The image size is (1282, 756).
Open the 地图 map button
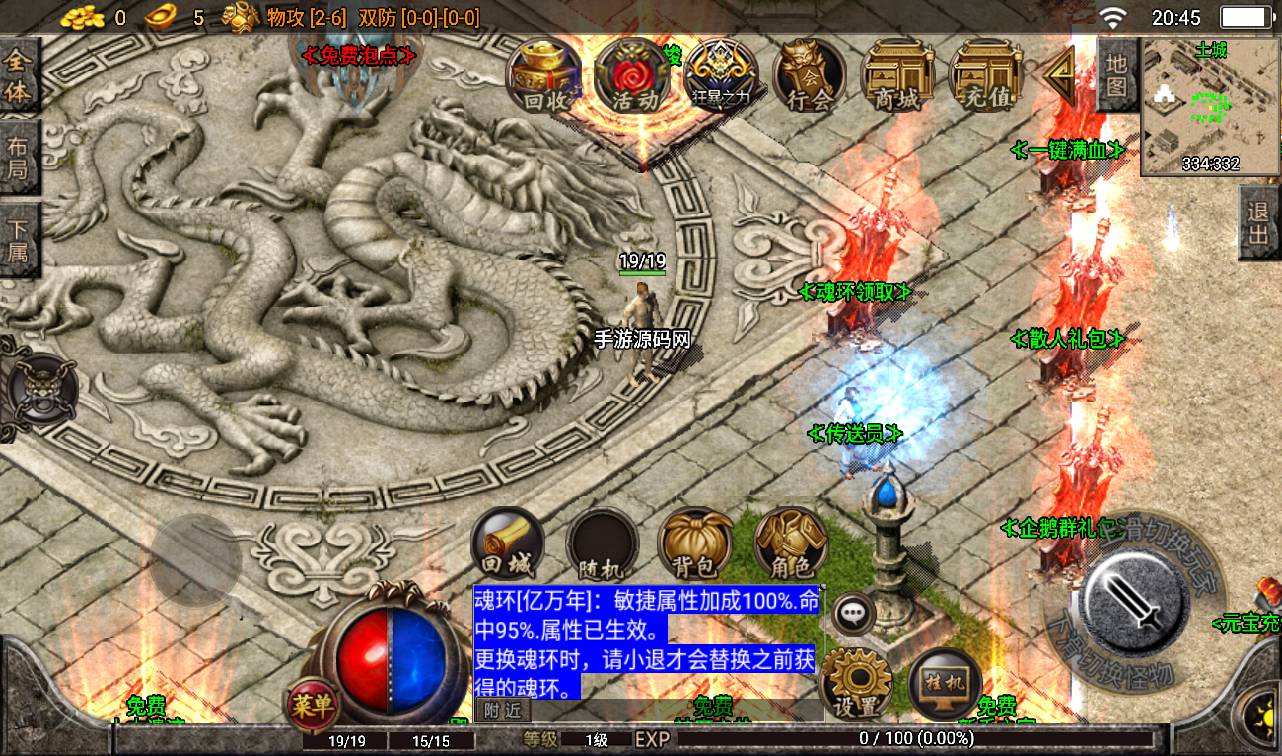(x=1117, y=75)
